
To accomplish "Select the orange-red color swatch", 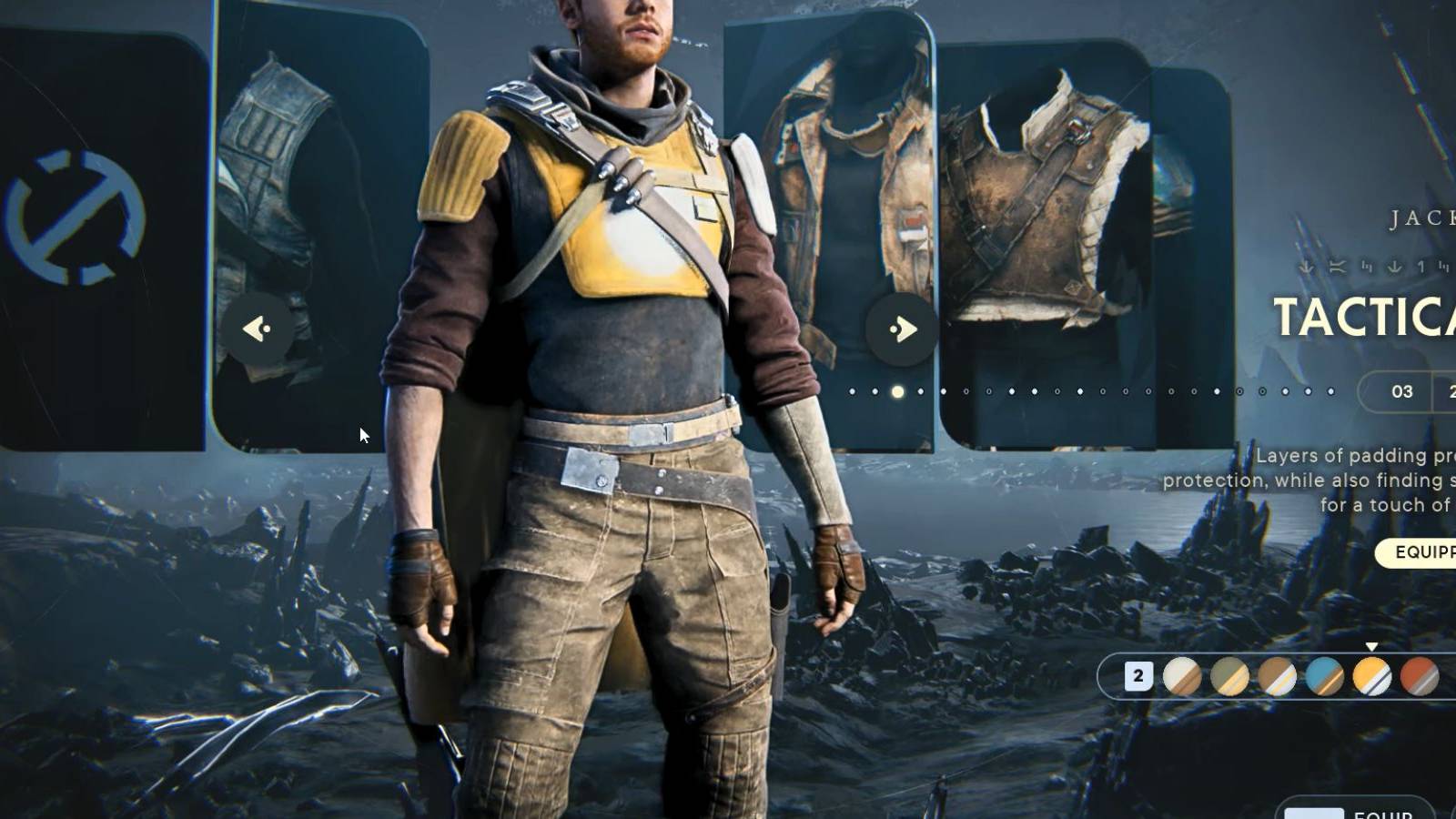I will (1420, 675).
